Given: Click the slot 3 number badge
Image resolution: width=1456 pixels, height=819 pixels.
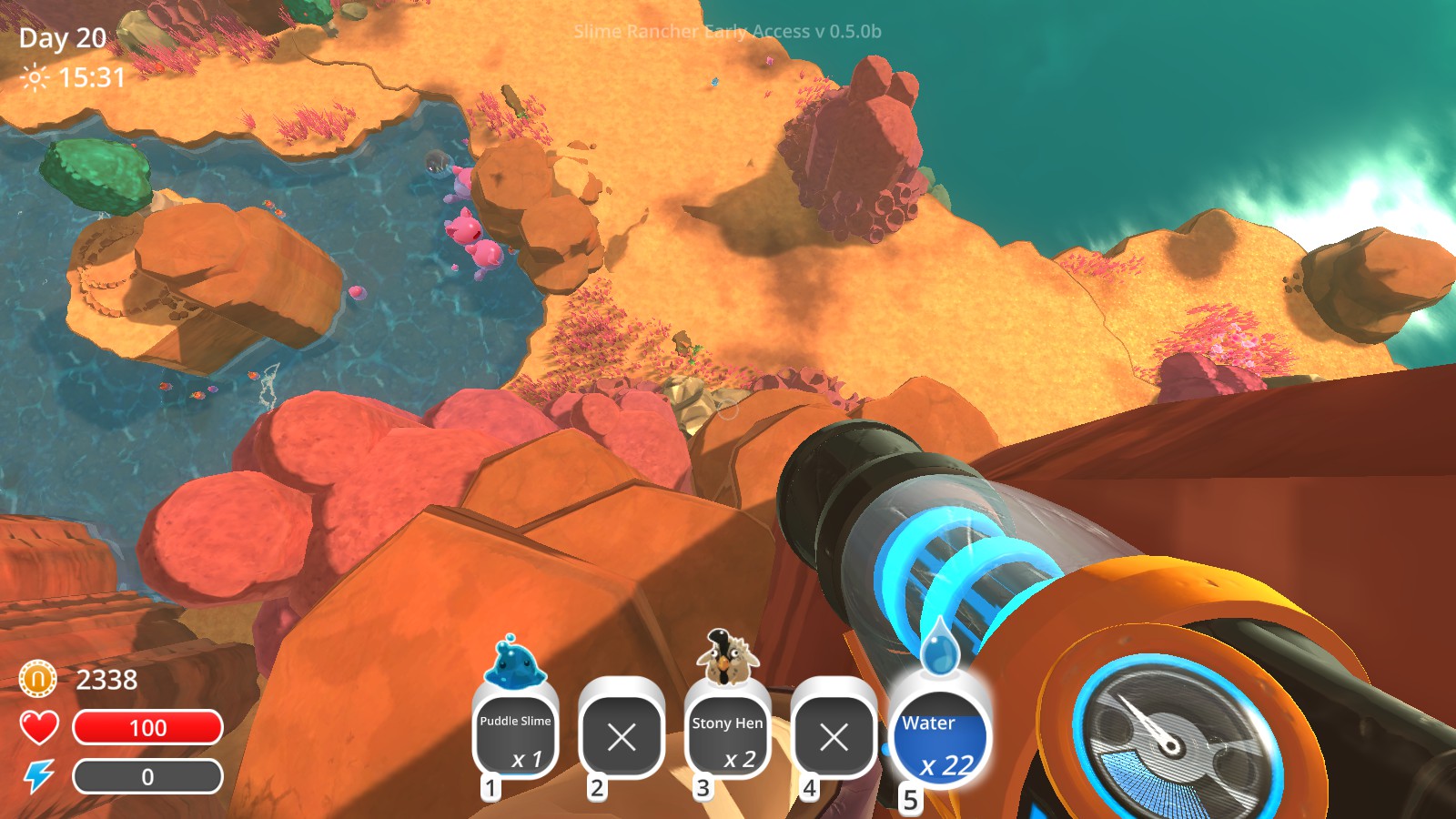Looking at the screenshot, I should click(x=702, y=788).
